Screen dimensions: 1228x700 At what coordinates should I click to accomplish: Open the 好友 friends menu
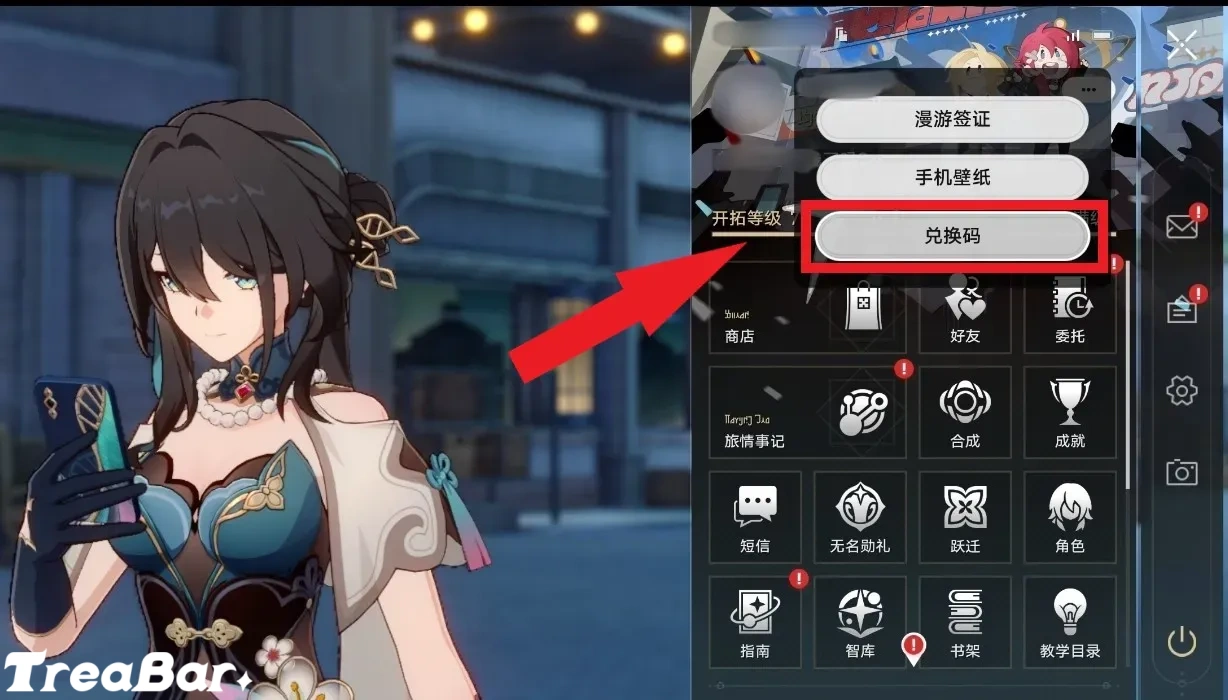pyautogui.click(x=965, y=310)
